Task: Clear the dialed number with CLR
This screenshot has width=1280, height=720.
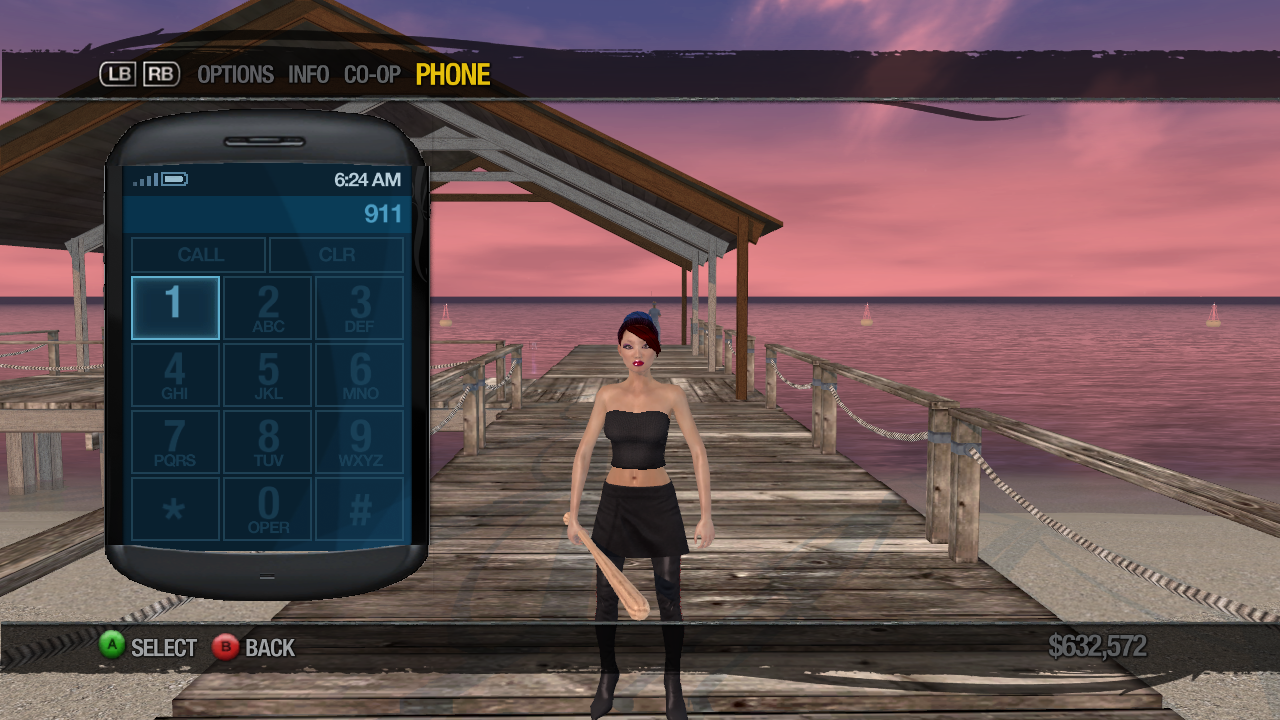Action: pyautogui.click(x=337, y=255)
